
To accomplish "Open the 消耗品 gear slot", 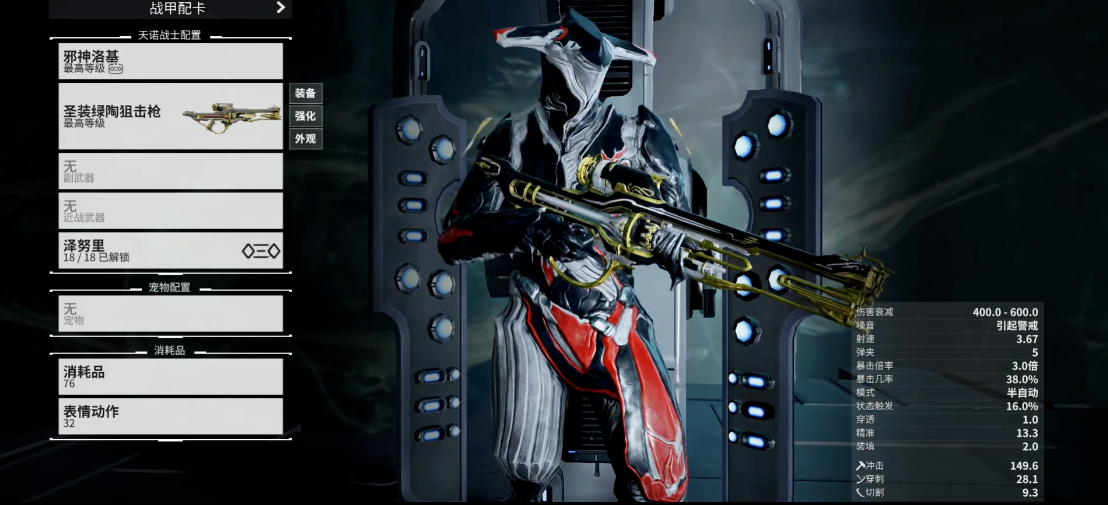I will (170, 376).
